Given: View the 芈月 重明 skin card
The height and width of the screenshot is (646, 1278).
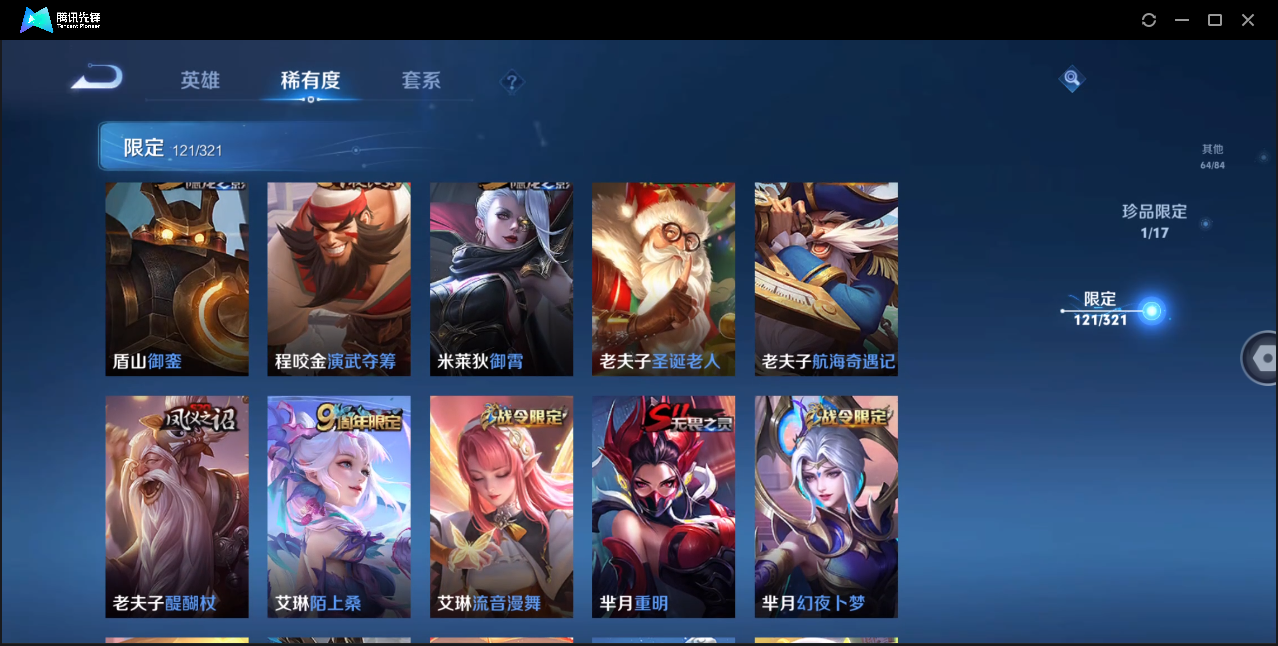Looking at the screenshot, I should (x=663, y=506).
